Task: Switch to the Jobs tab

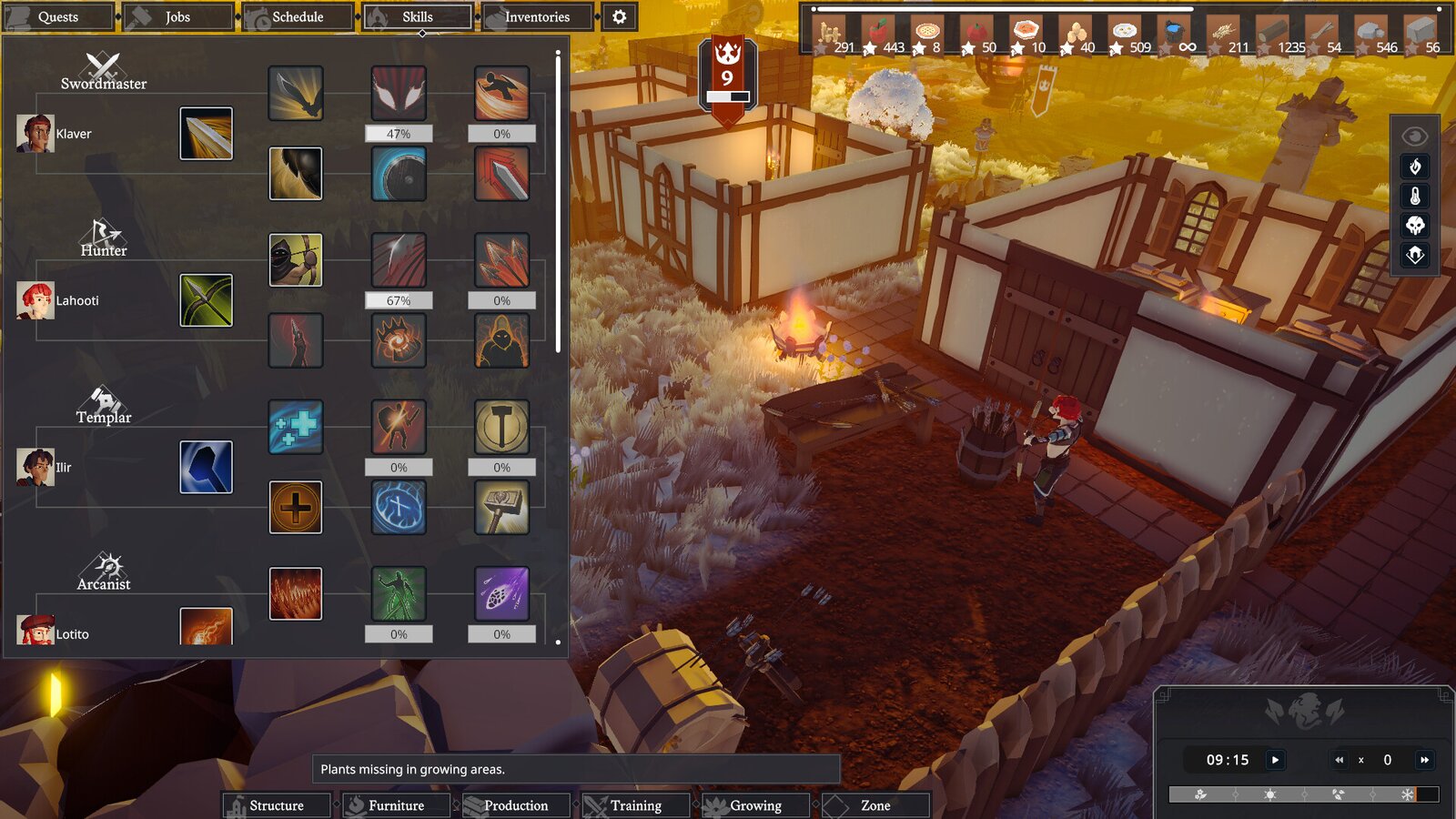Action: (177, 16)
